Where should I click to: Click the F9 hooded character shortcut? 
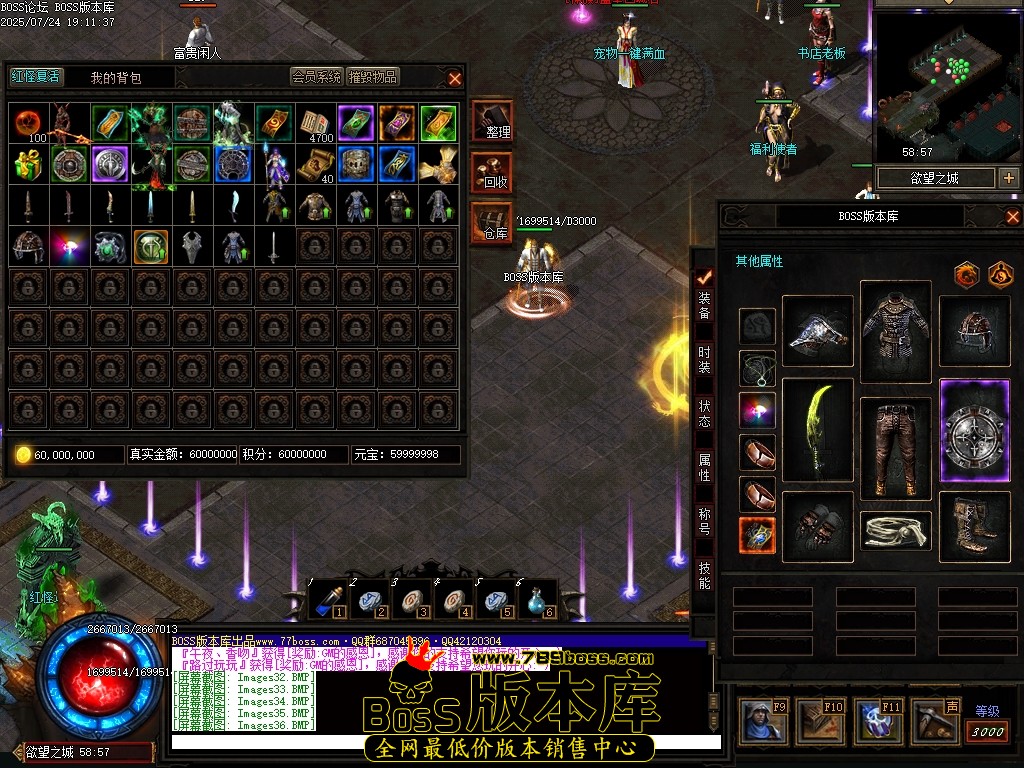762,721
